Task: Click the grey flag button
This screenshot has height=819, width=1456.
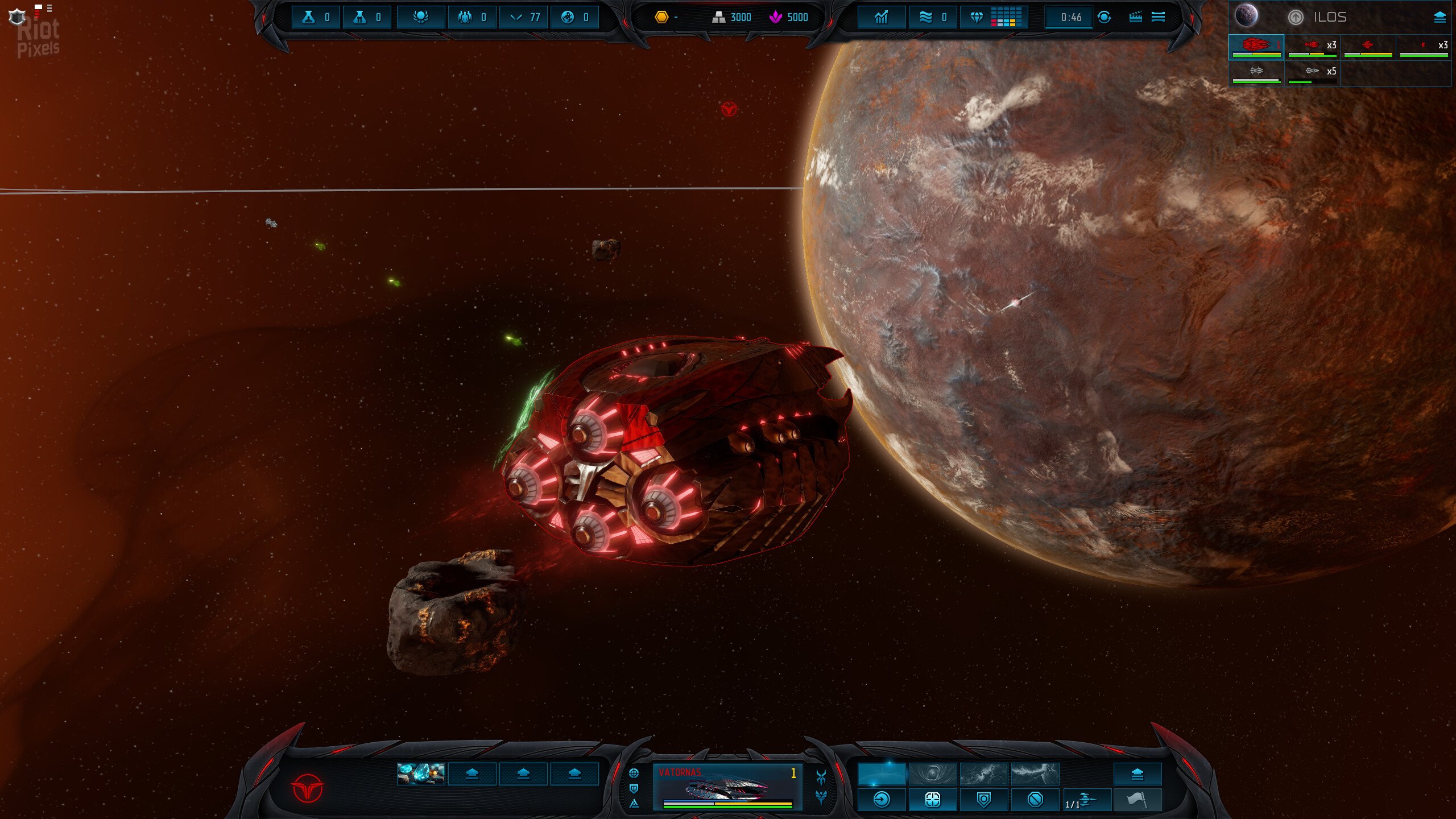Action: pos(1137,800)
